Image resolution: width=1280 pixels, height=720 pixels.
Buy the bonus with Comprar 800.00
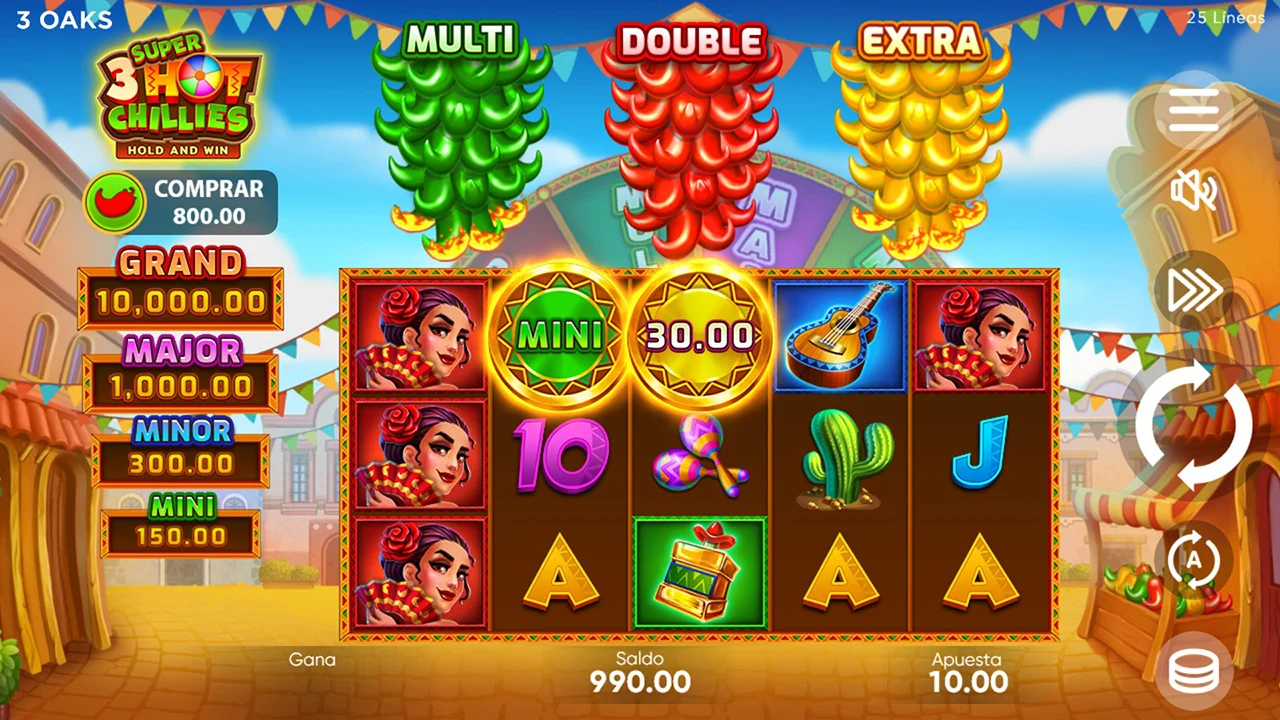point(181,201)
